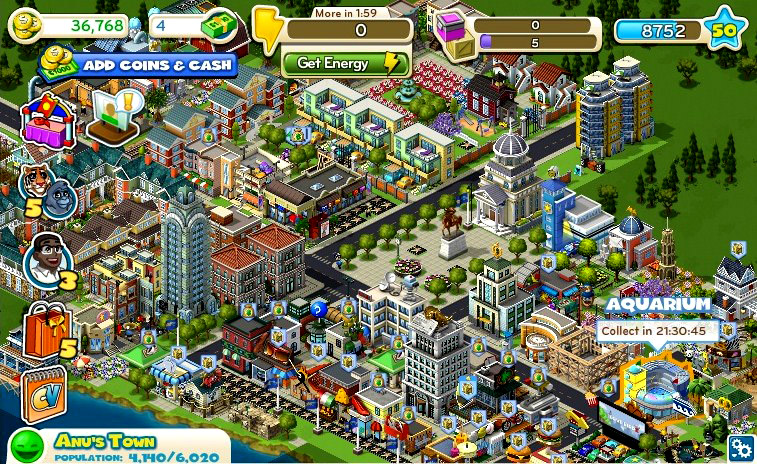Tap the green cash stack icon

tap(219, 28)
